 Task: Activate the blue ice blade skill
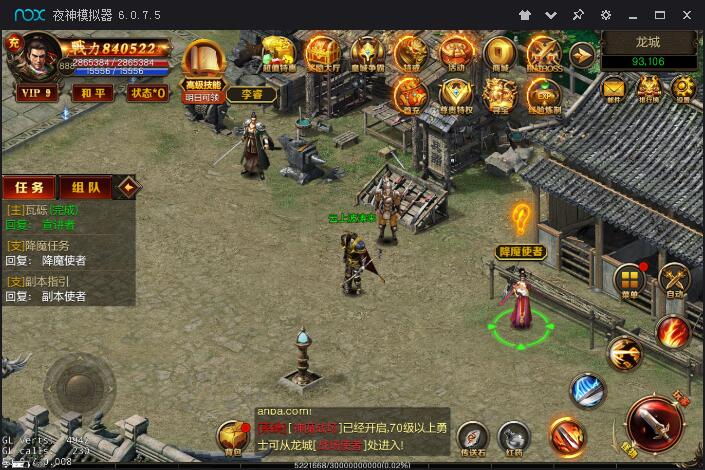[588, 391]
